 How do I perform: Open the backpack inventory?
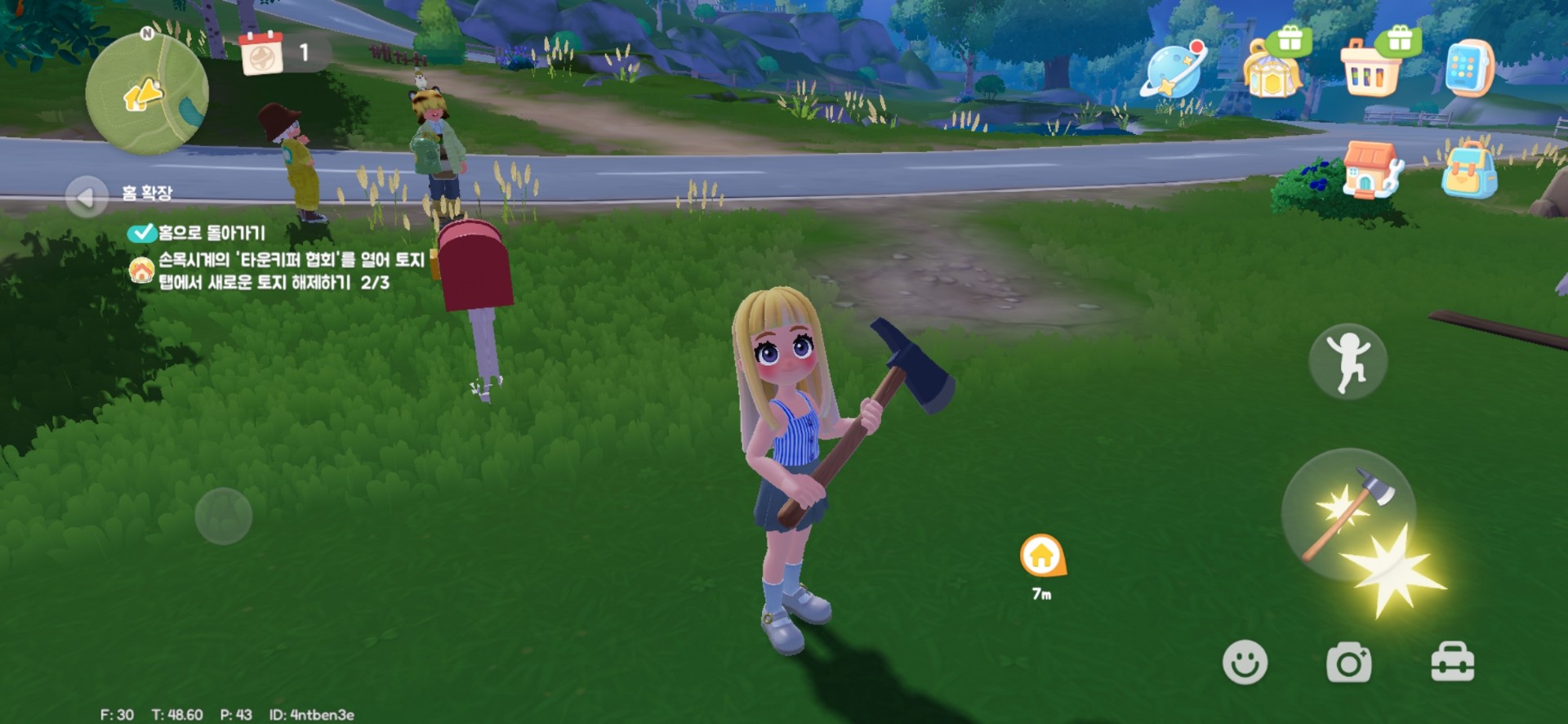pos(1469,171)
